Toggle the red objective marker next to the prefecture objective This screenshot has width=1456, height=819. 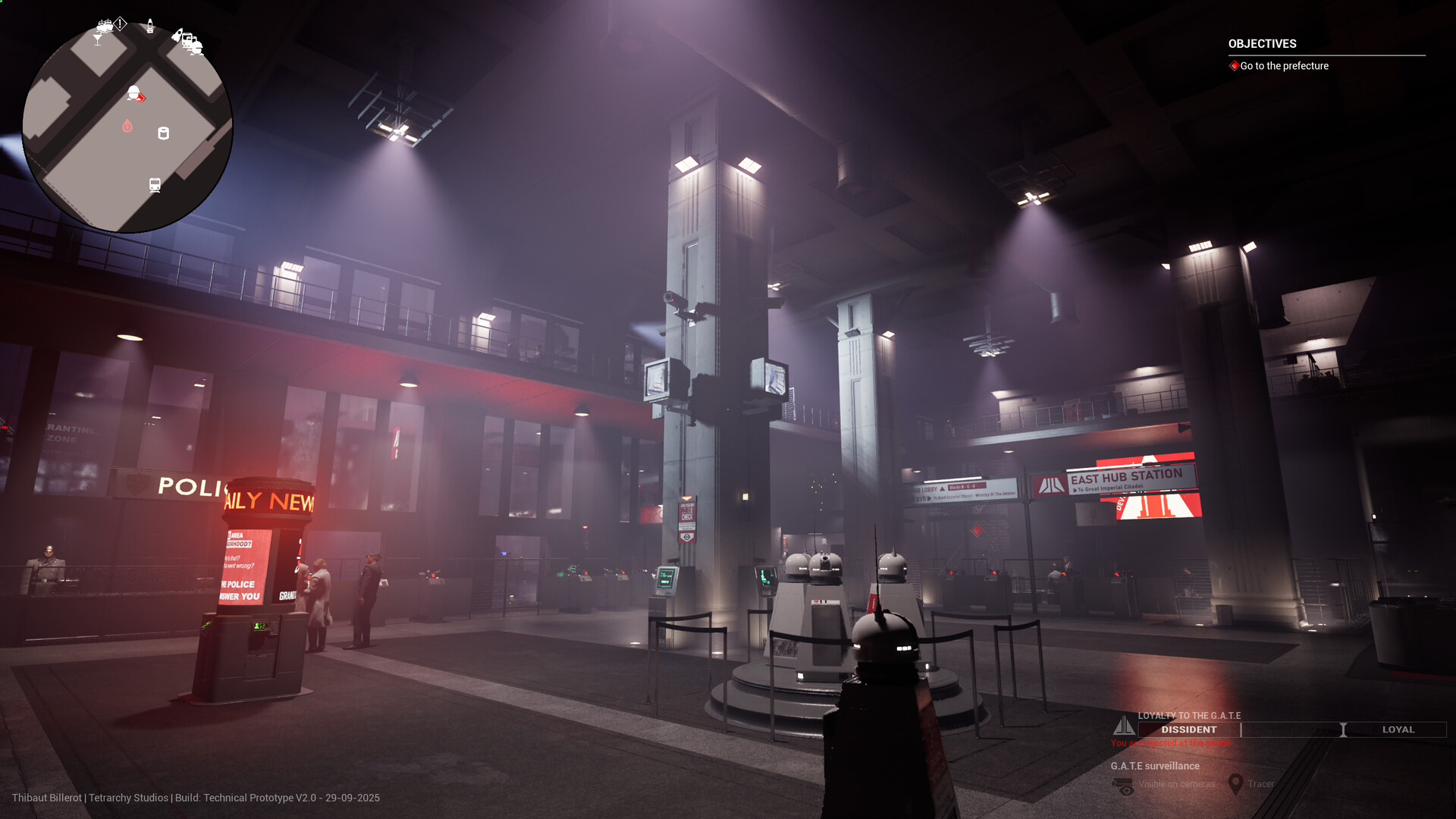pyautogui.click(x=1234, y=66)
